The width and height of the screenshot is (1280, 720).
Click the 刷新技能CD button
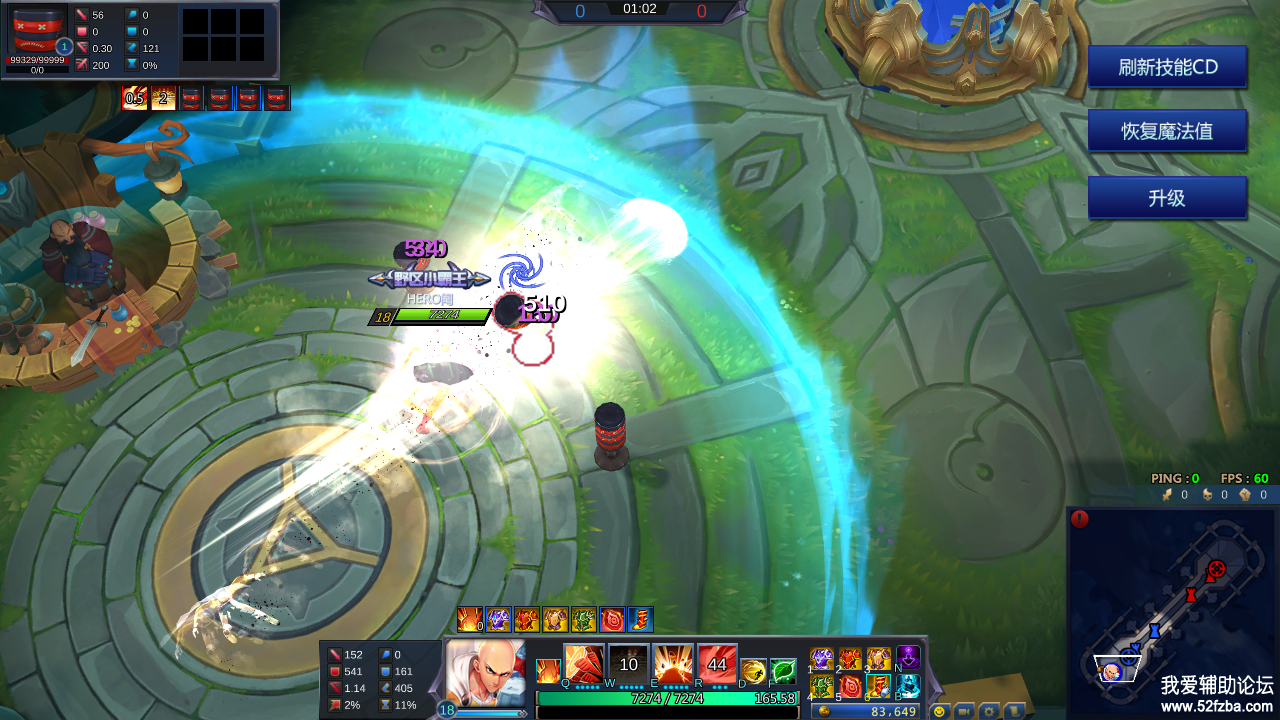(x=1167, y=67)
